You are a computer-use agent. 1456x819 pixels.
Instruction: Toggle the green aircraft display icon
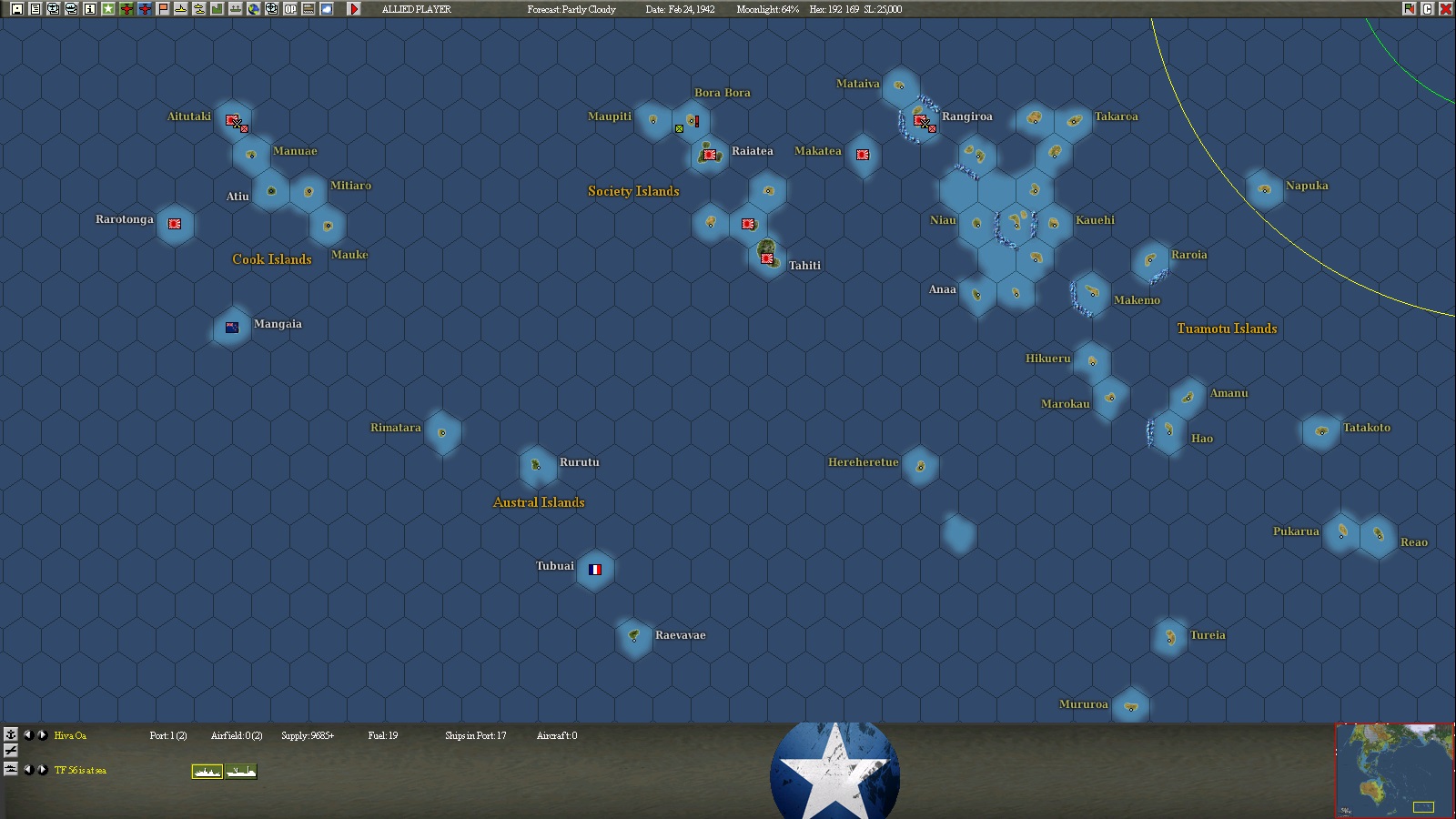pos(126,9)
